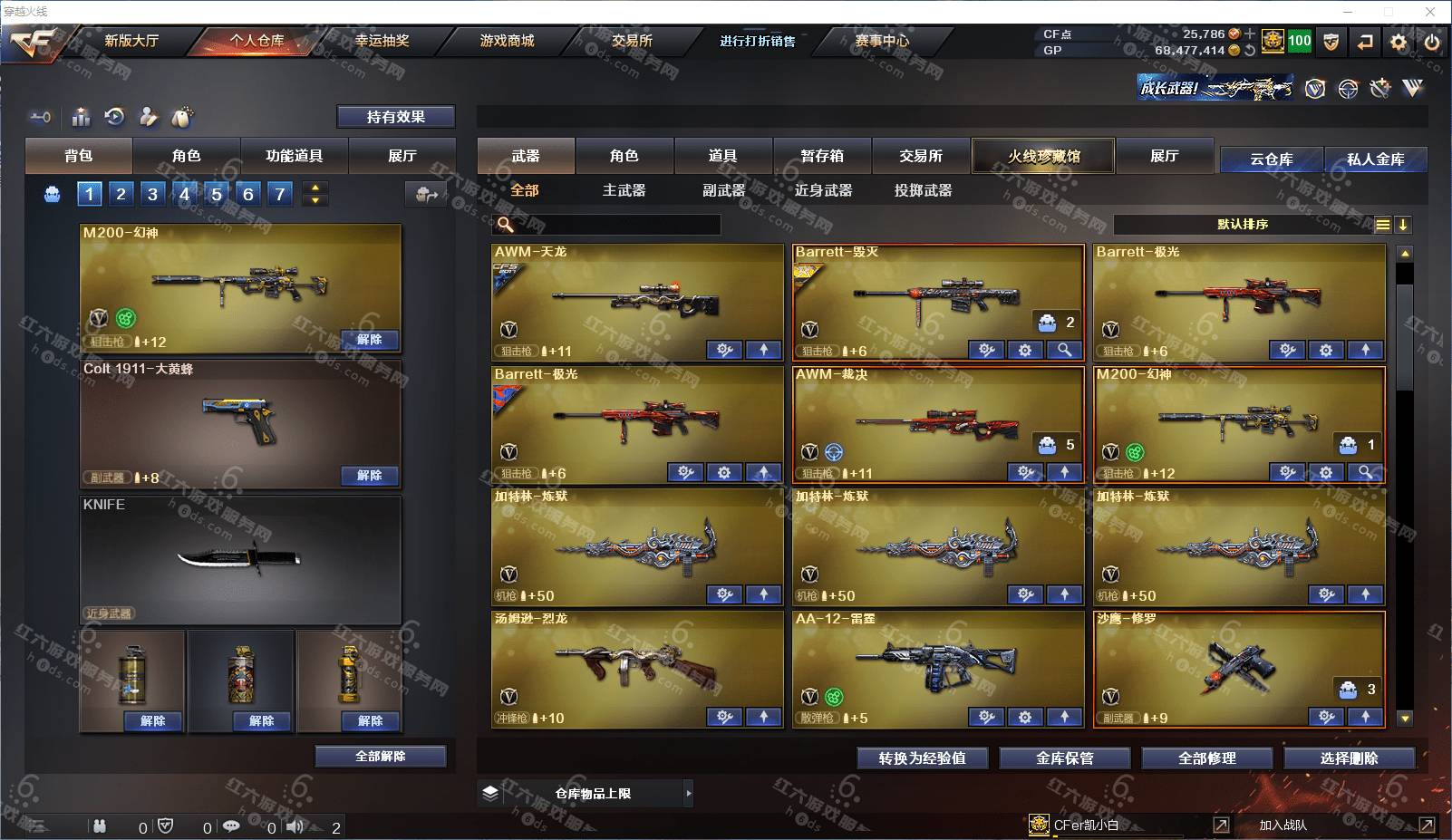The height and width of the screenshot is (840, 1452).
Task: Go to the 新版大厅 lobby
Action: coord(131,41)
